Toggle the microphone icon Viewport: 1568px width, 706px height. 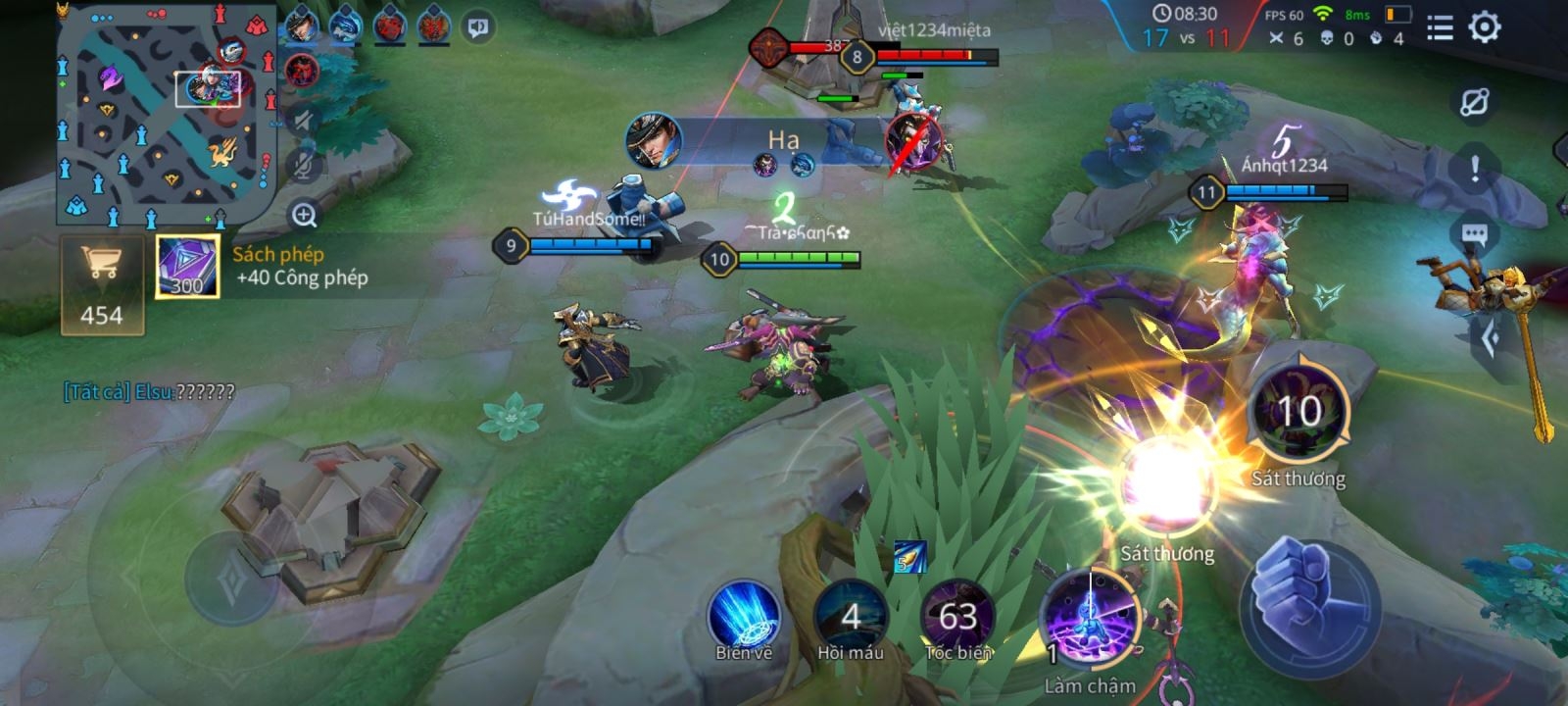(304, 165)
